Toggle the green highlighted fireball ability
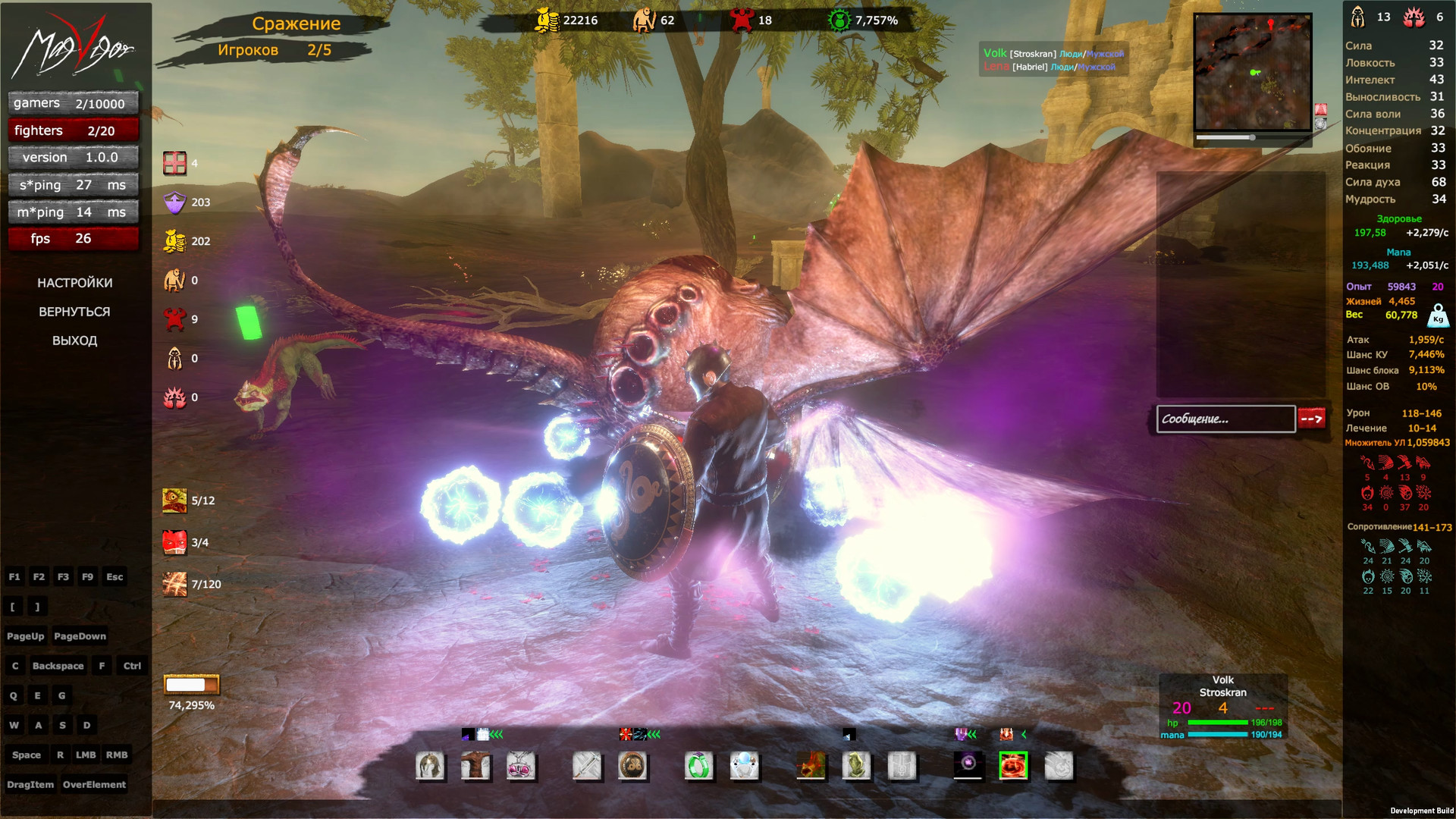The width and height of the screenshot is (1456, 819). tap(1013, 767)
